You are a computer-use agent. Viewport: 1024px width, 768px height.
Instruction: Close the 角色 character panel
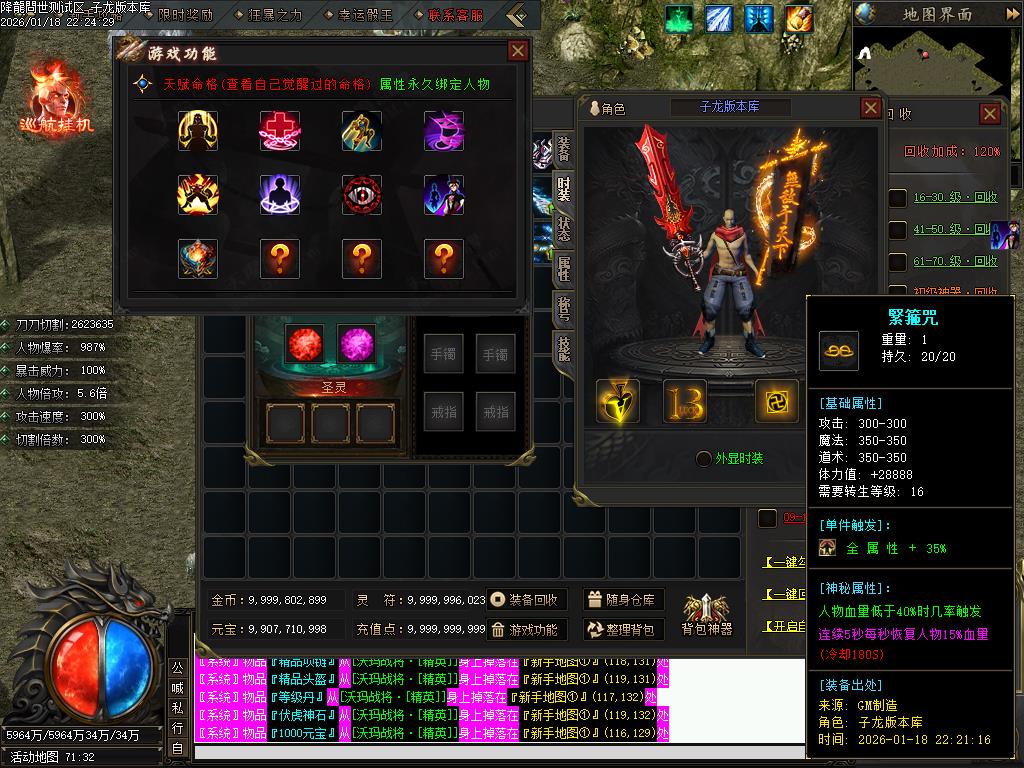pos(870,108)
